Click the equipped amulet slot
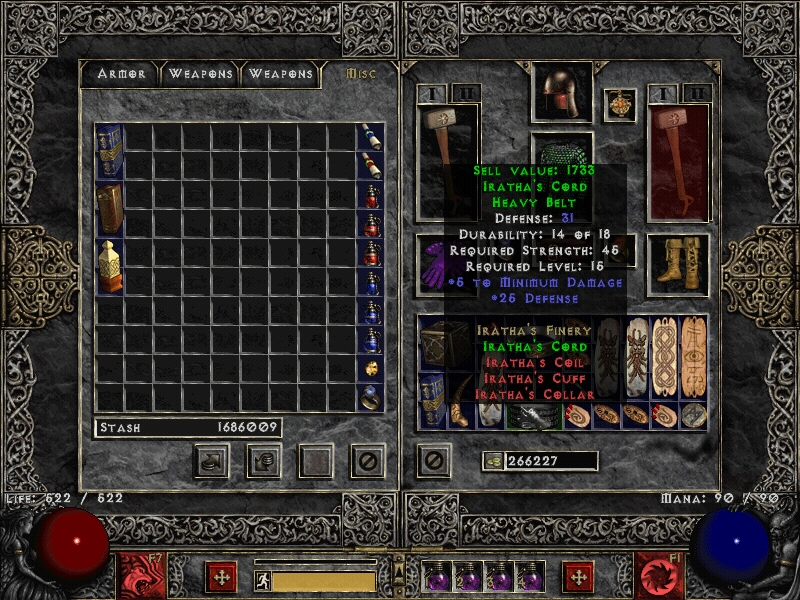The height and width of the screenshot is (600, 800). (x=620, y=105)
